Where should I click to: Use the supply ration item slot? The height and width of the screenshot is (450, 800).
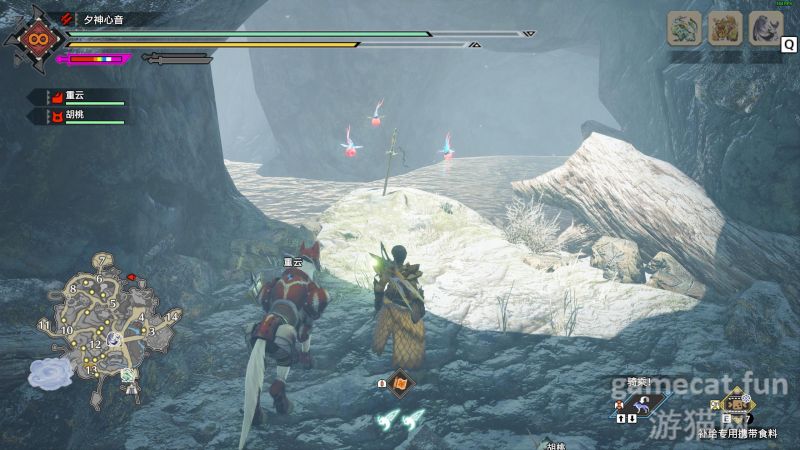(739, 406)
